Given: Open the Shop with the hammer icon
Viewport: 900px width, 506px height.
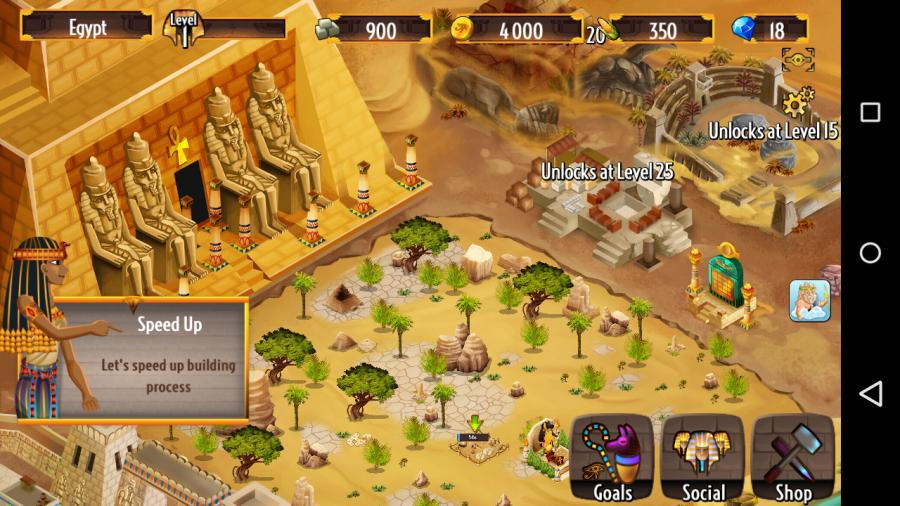Looking at the screenshot, I should click(793, 458).
